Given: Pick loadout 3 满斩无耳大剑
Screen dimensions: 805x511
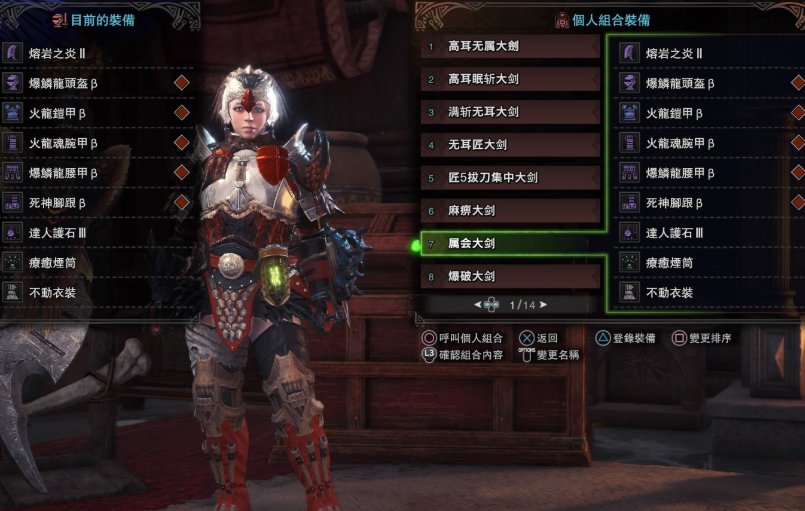Looking at the screenshot, I should (510, 113).
